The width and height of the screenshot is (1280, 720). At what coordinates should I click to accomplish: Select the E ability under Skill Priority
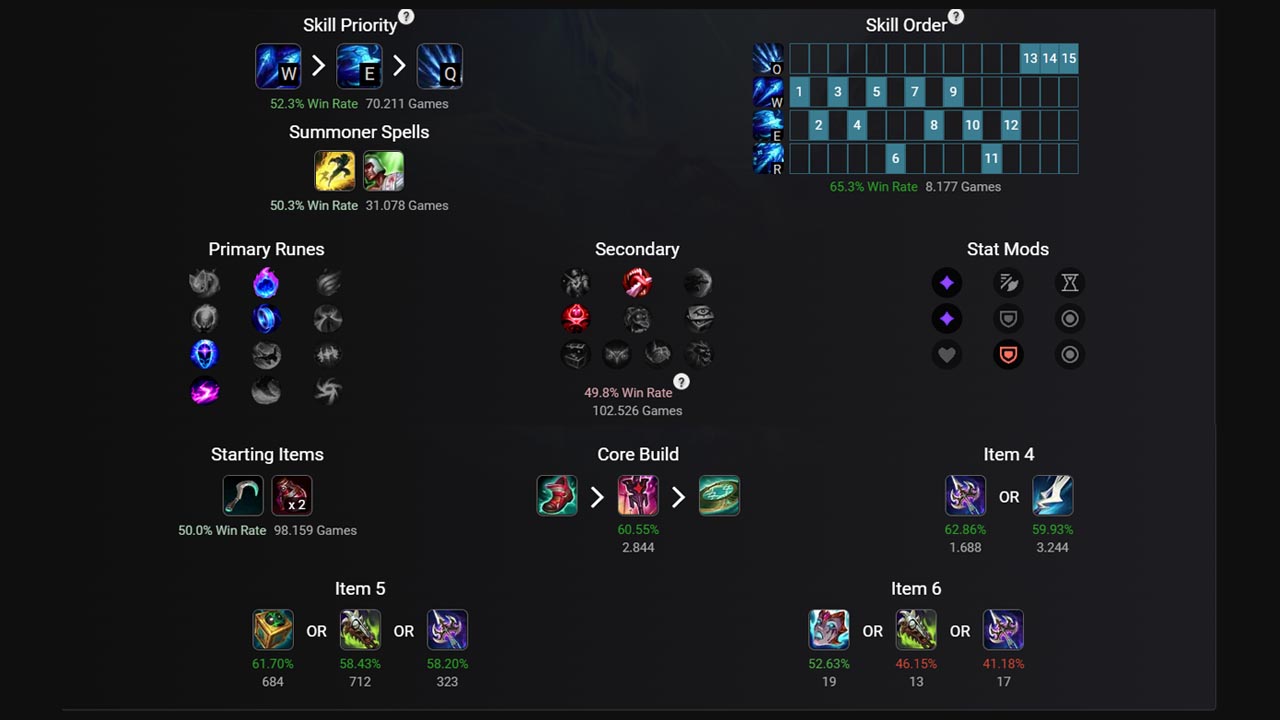click(359, 66)
